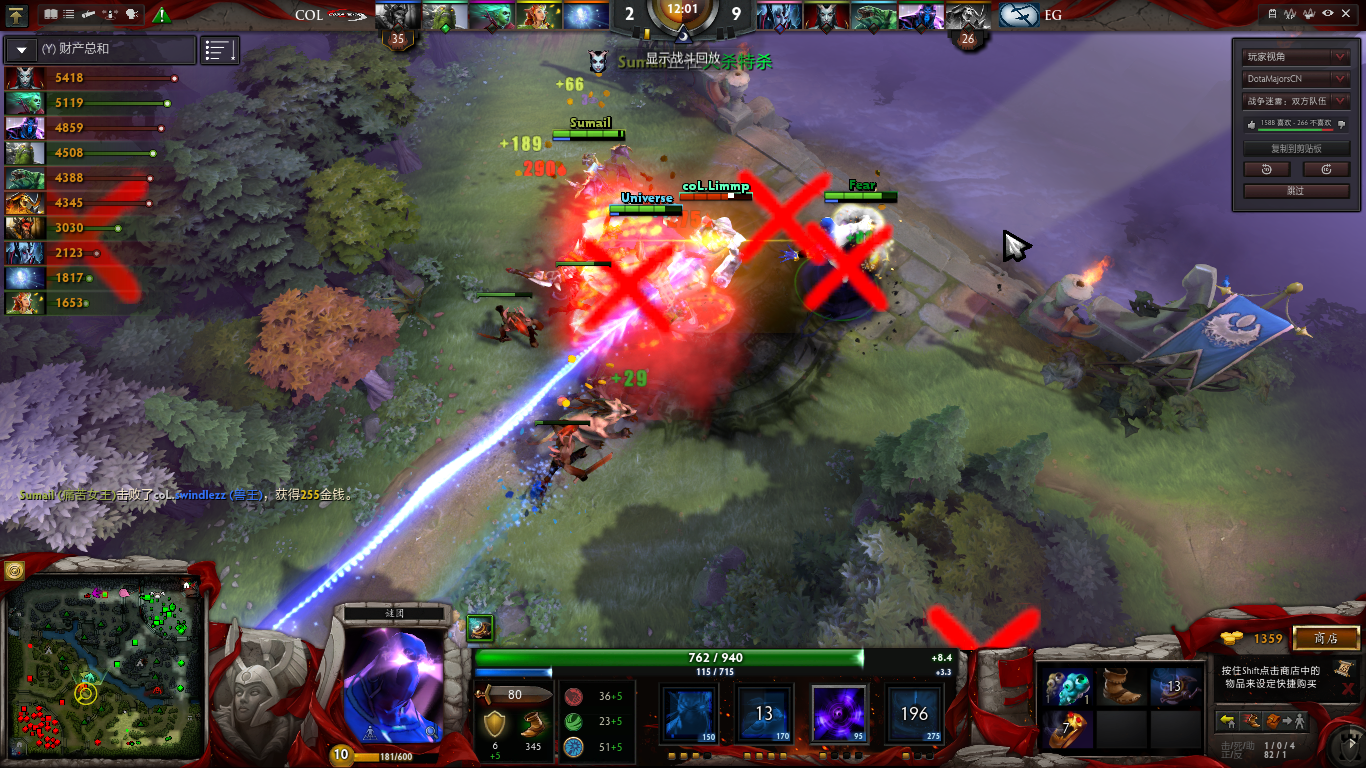Image resolution: width=1366 pixels, height=768 pixels.
Task: Select the Boots of Speed inventory slot
Action: click(x=1122, y=687)
